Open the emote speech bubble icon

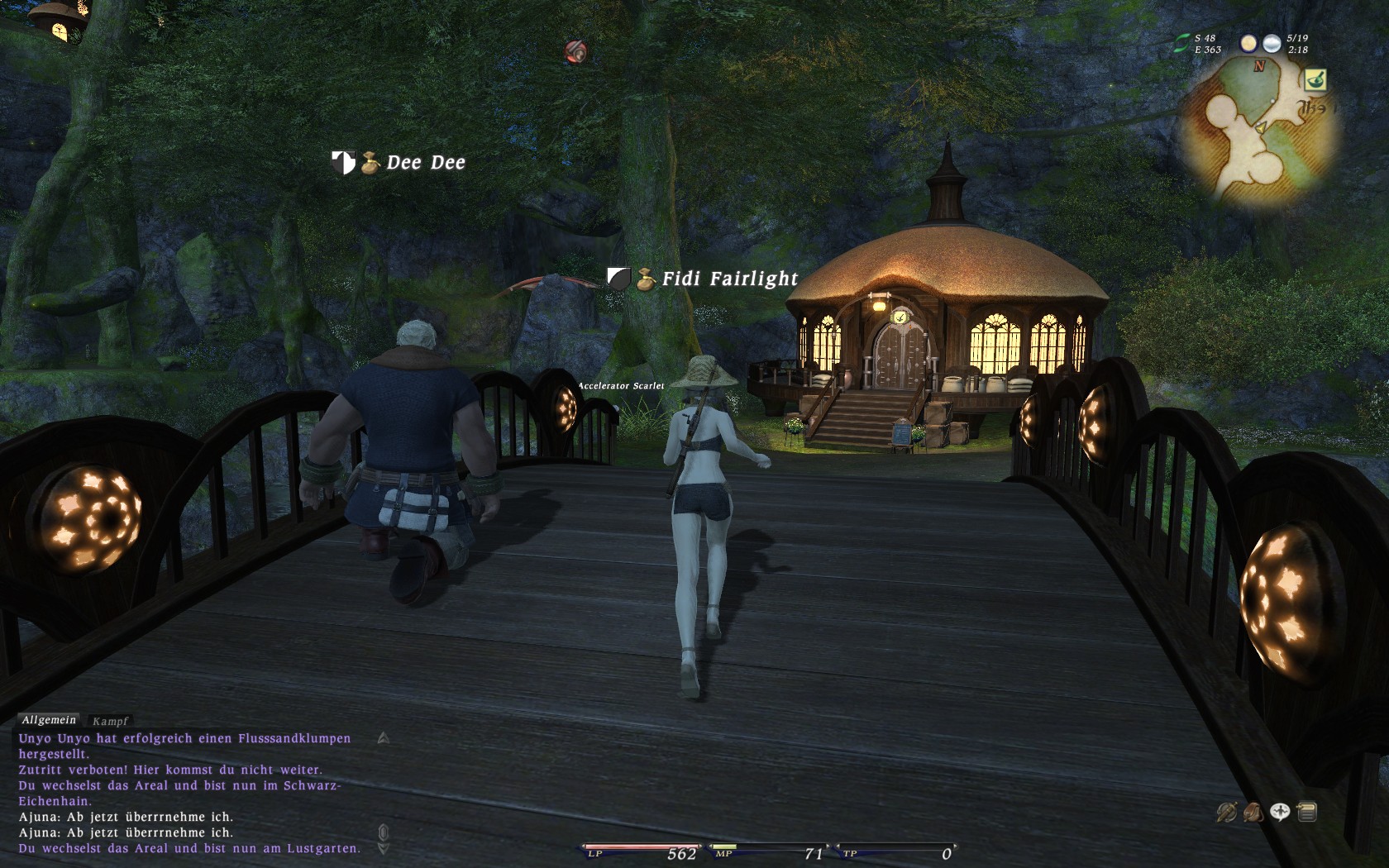pos(1280,813)
